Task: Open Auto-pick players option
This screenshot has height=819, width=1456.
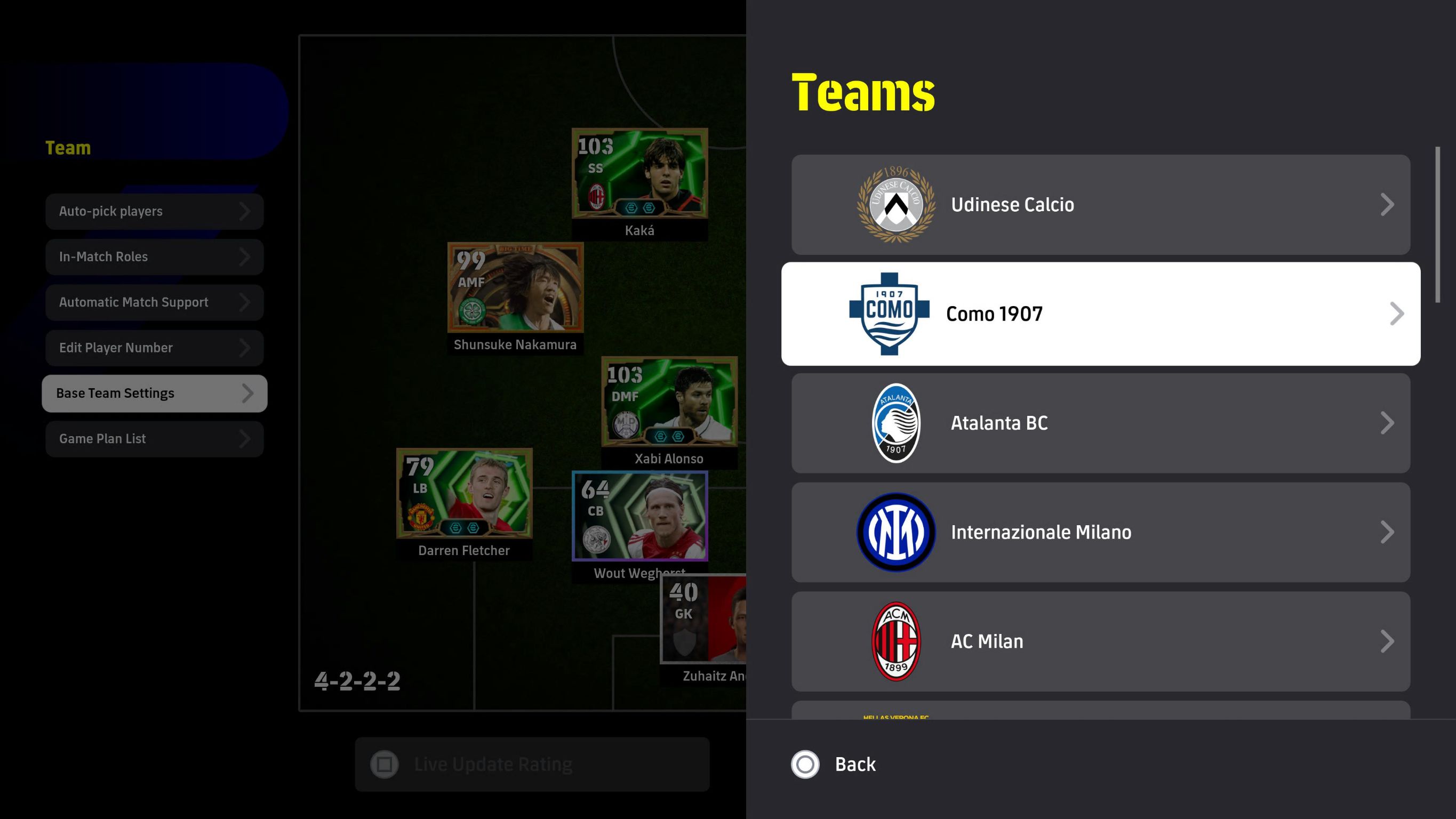Action: click(154, 211)
